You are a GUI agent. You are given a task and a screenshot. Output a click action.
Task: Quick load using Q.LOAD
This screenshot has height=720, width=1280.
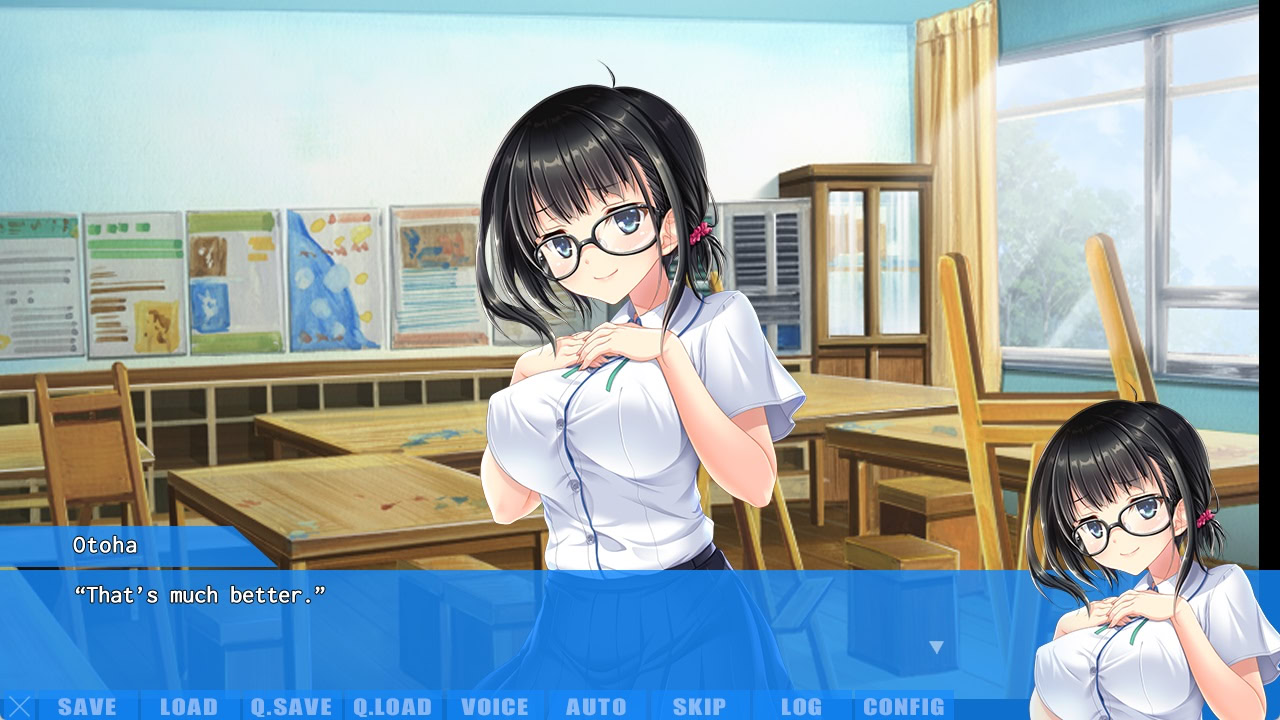(393, 707)
